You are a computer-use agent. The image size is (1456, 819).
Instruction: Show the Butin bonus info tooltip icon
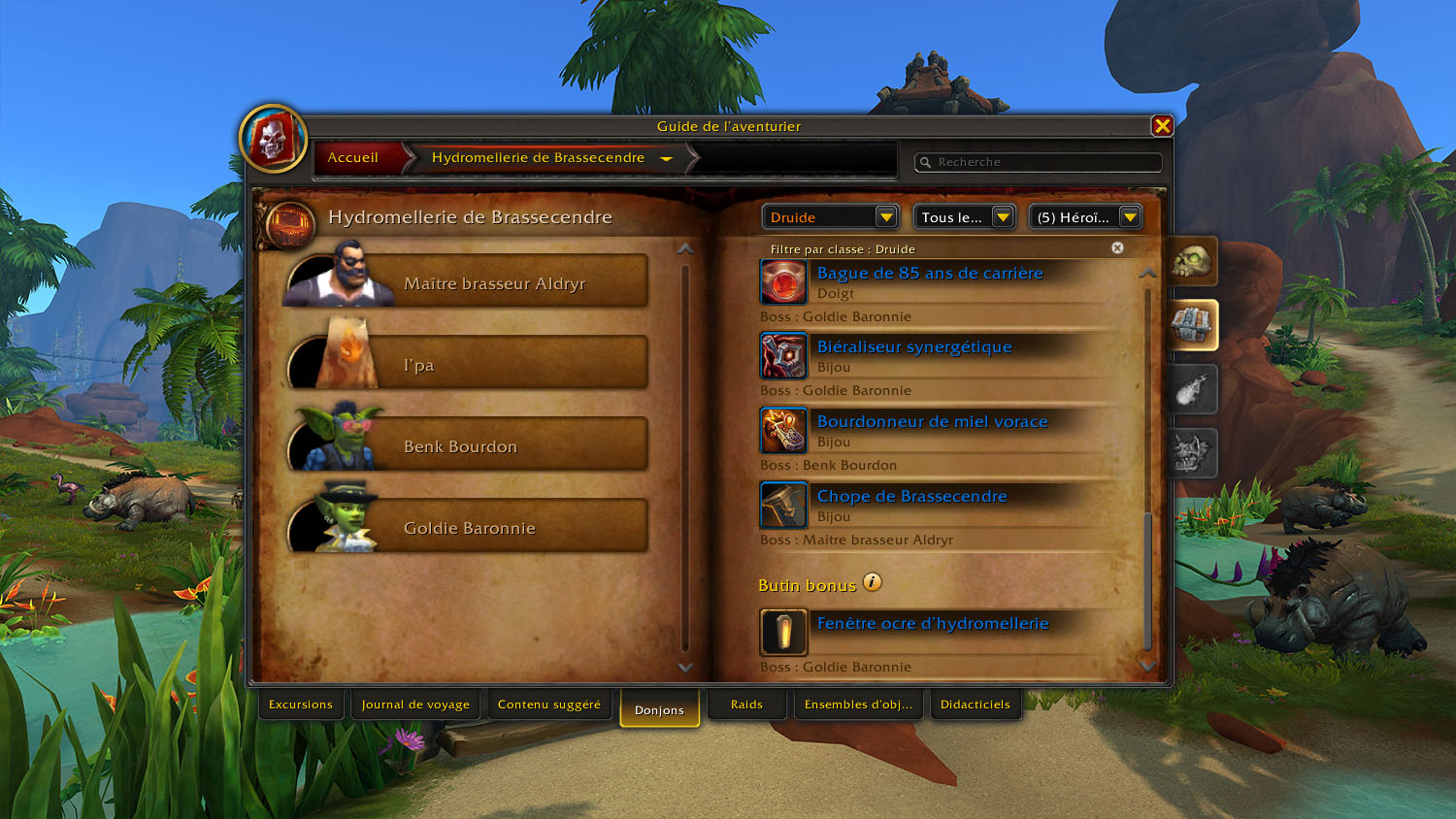click(873, 582)
